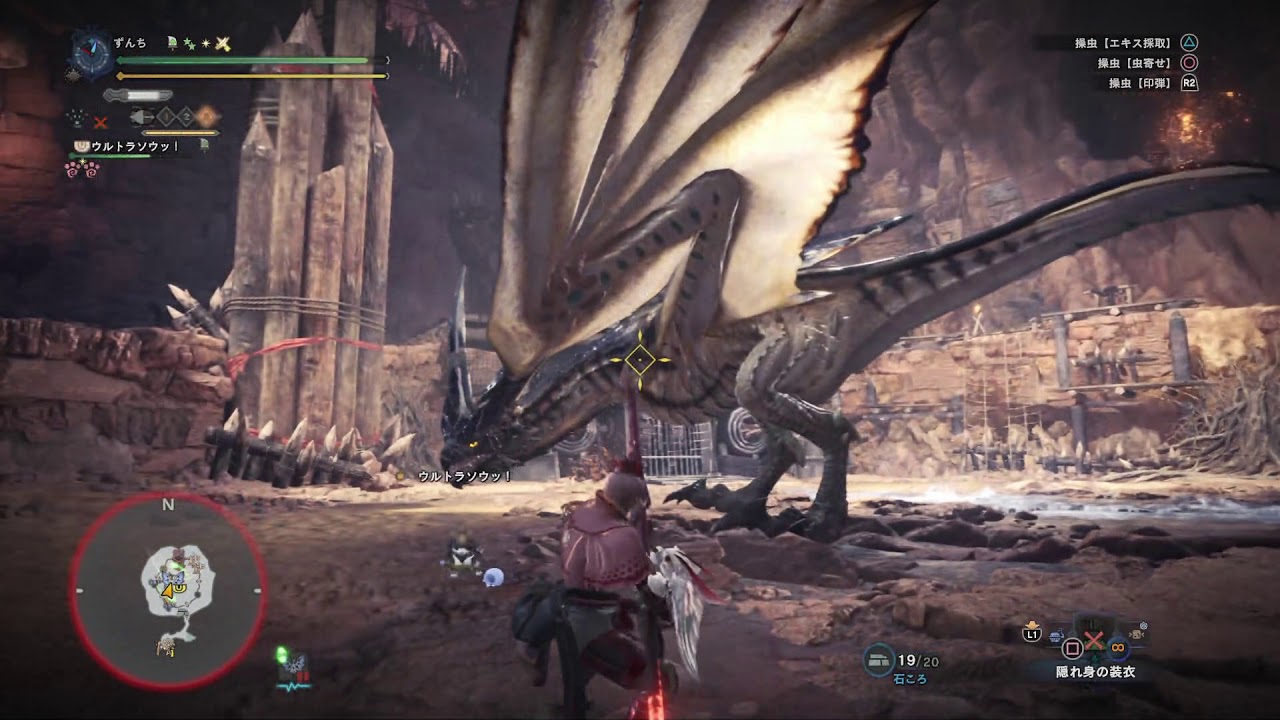
Task: Select the stone ammo item icon
Action: tap(879, 656)
